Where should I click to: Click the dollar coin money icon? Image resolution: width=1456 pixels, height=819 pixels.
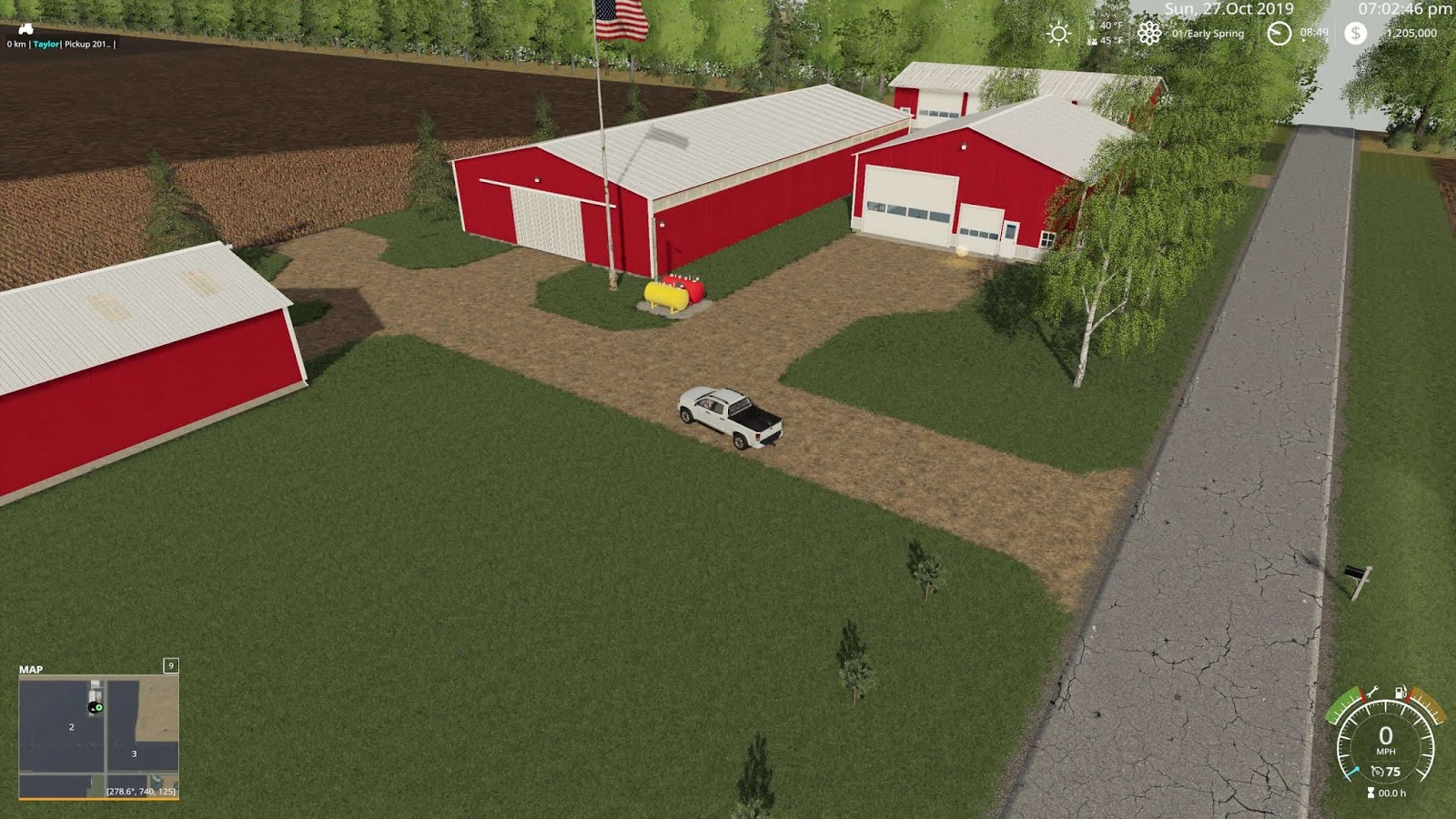1356,35
